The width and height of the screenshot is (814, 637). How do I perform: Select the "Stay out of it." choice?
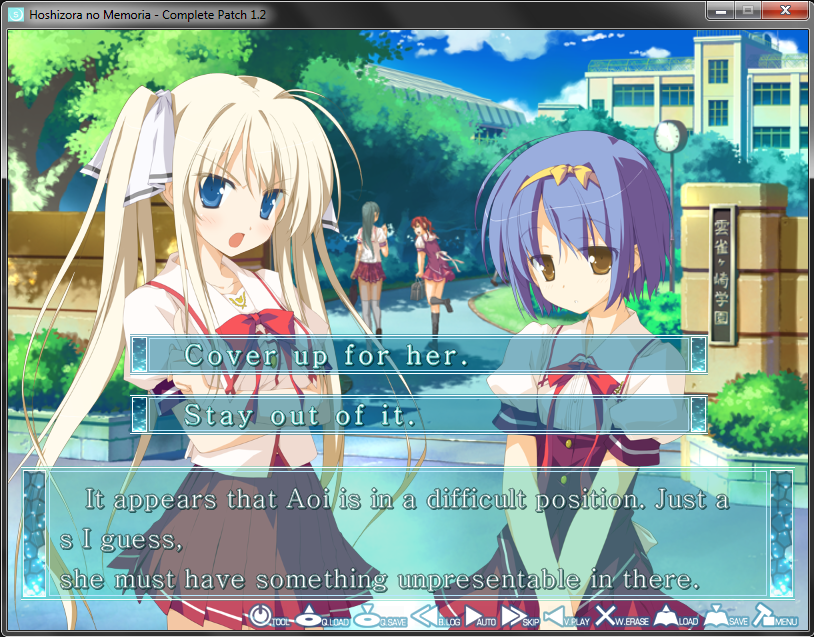(x=418, y=415)
